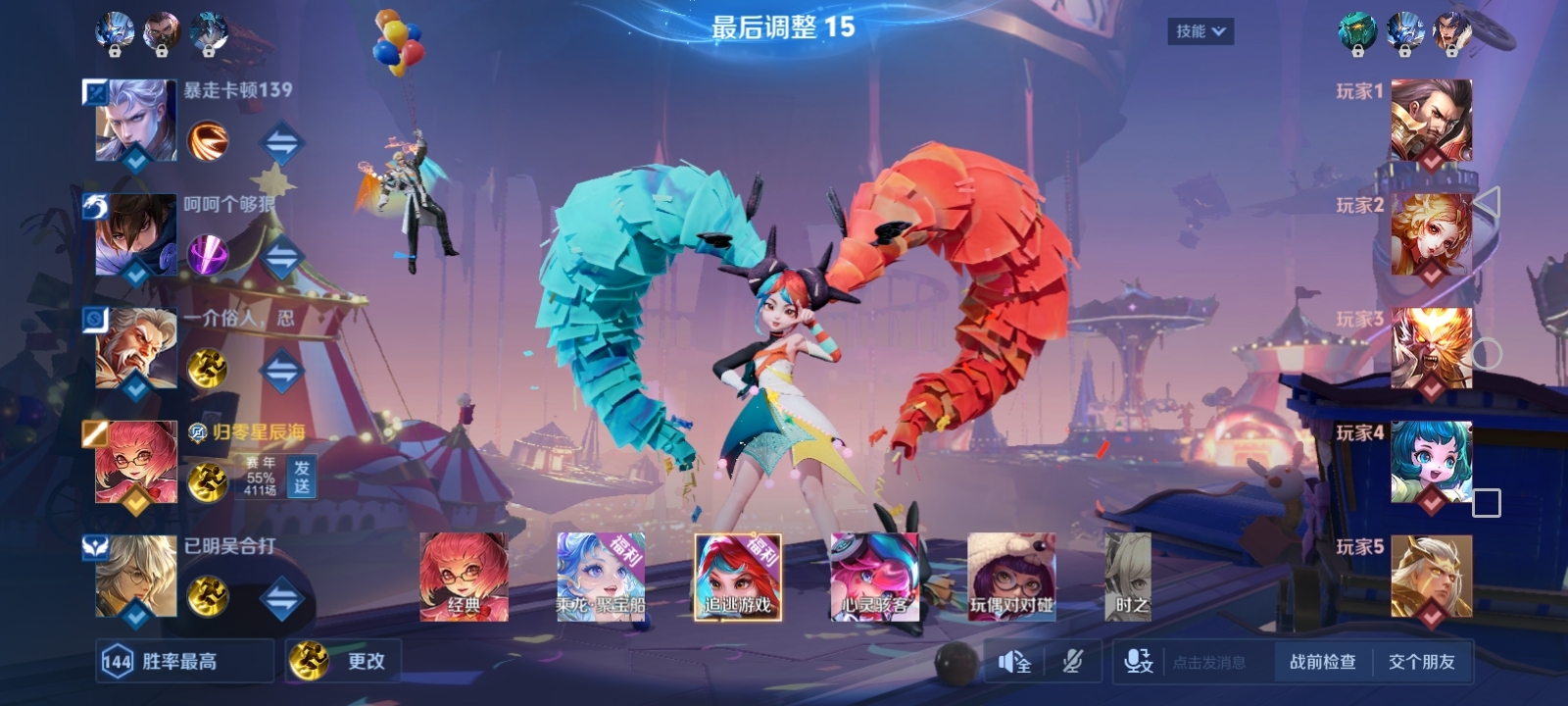The width and height of the screenshot is (1568, 706).
Task: Open the 技能 dropdown at top
Action: tap(1200, 31)
